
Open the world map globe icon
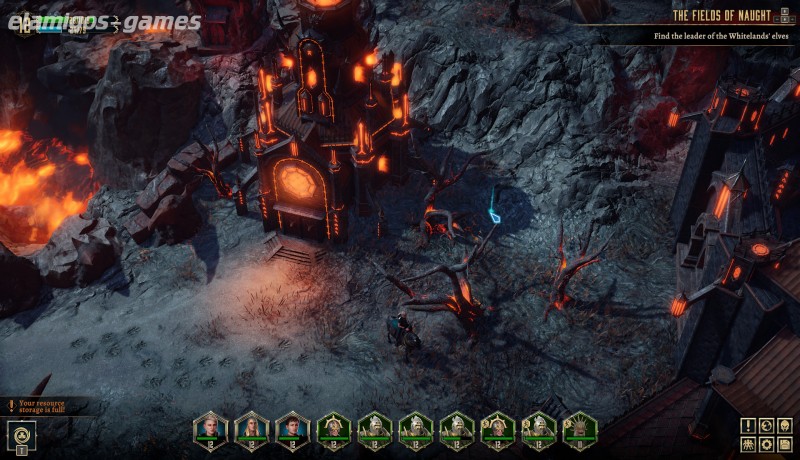pyautogui.click(x=766, y=426)
